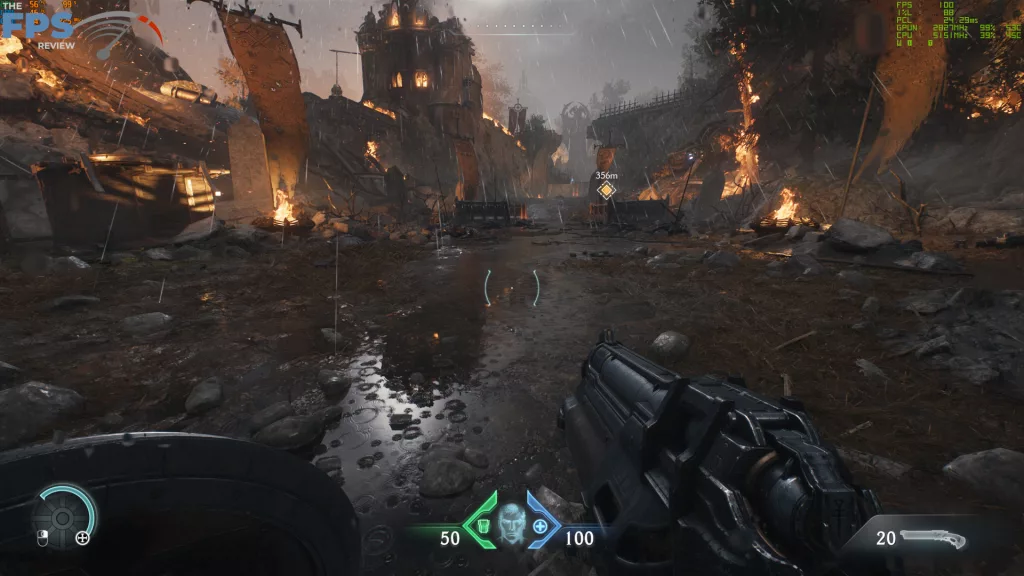Select the shotgun weapon icon
The height and width of the screenshot is (576, 1024).
pos(932,539)
